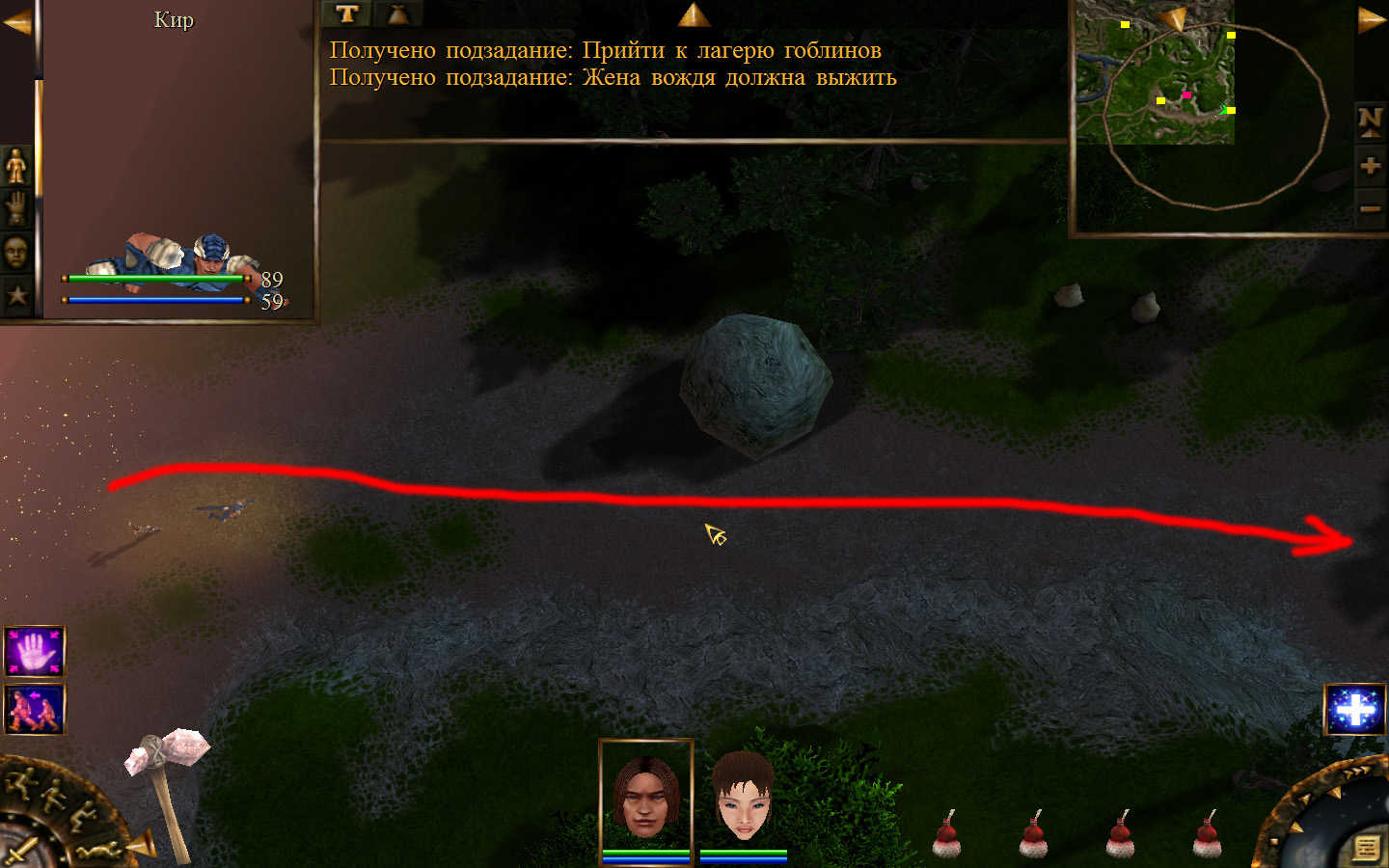Click the T button above the message log
The image size is (1389, 868).
point(347,14)
